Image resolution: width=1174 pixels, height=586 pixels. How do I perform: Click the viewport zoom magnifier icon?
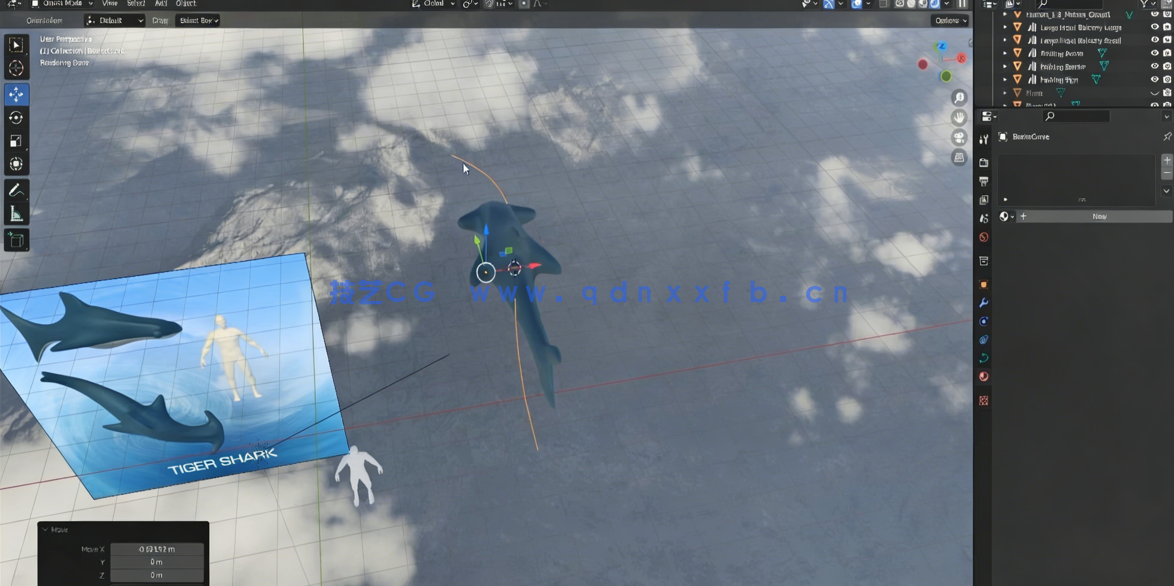point(959,98)
